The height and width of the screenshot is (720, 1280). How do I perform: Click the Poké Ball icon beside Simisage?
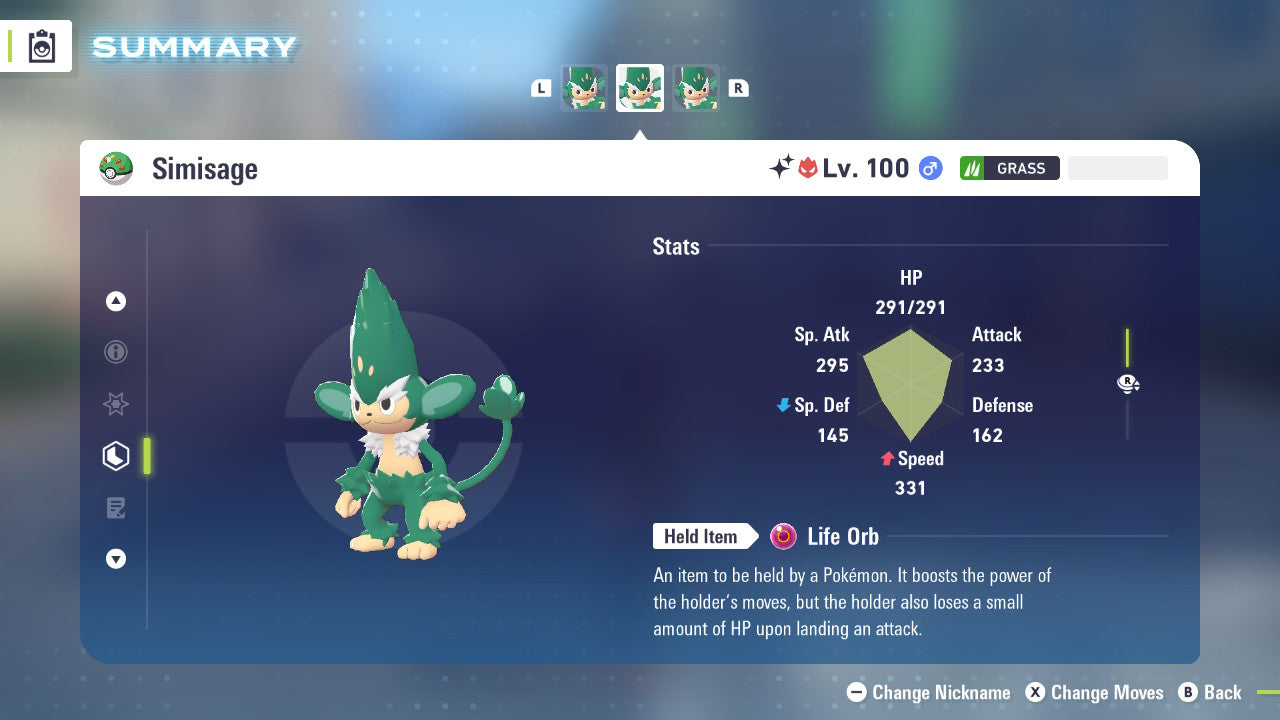[116, 168]
